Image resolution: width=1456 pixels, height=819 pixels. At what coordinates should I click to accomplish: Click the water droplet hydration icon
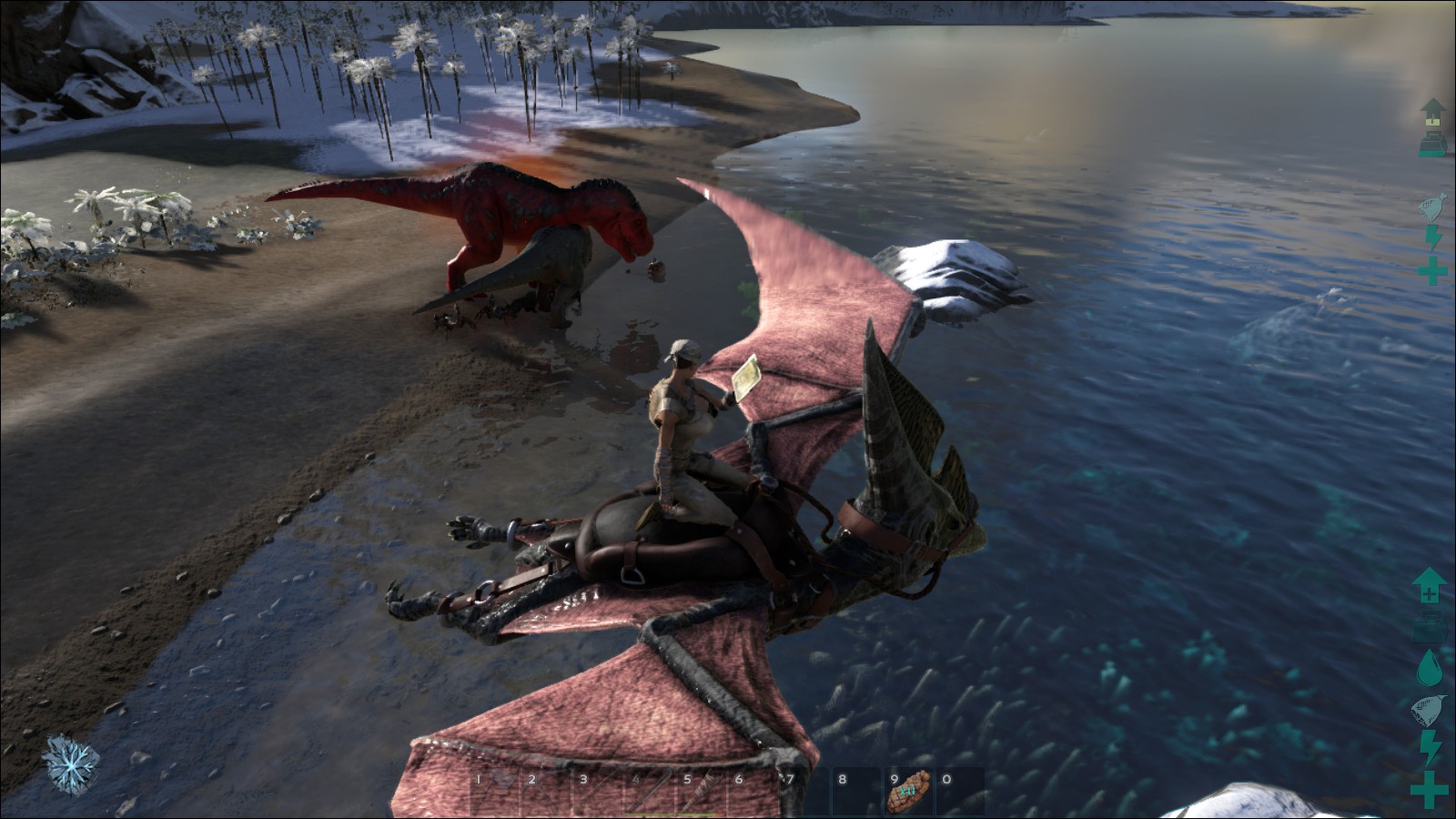(1430, 667)
